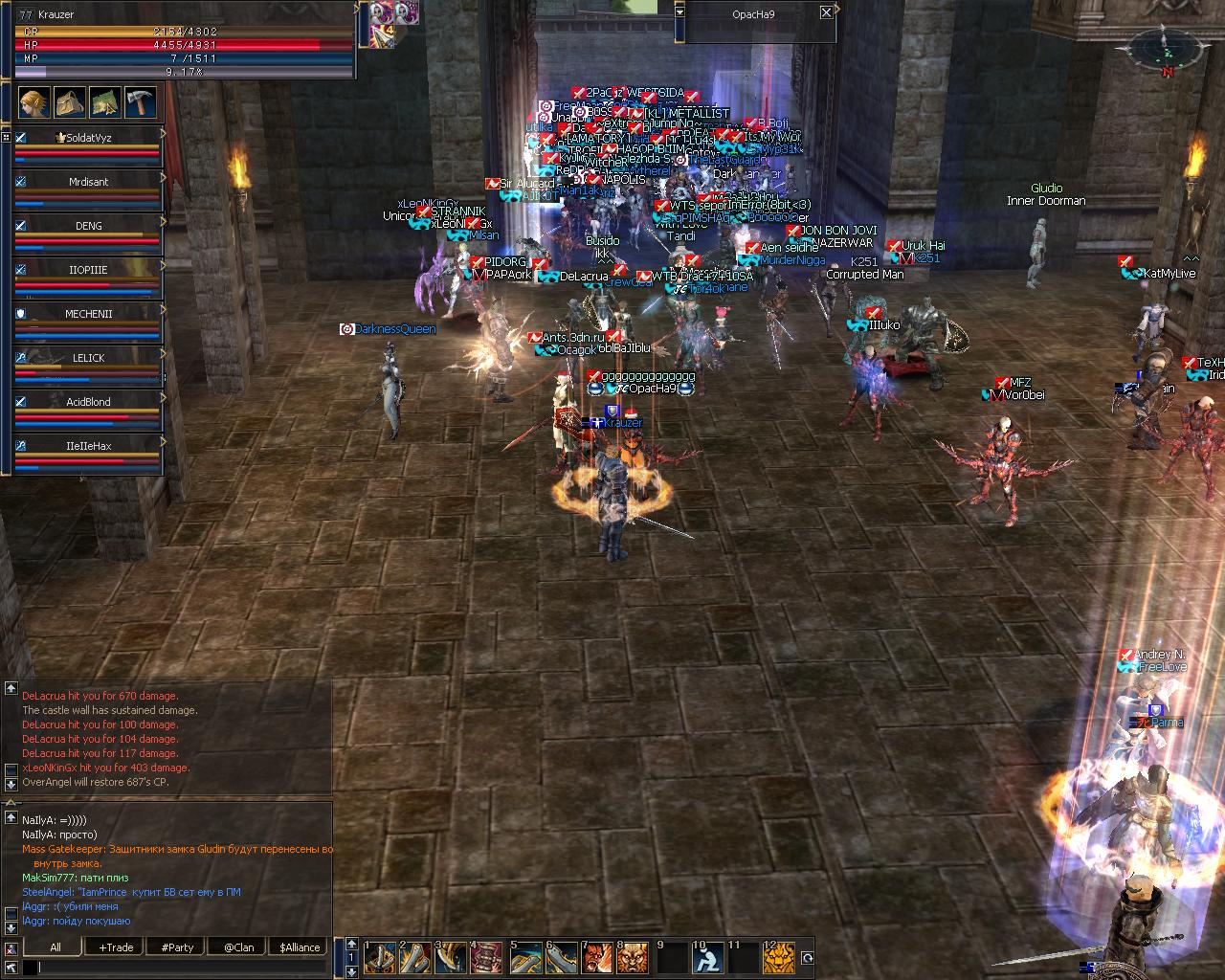Close the OpacHa9 target window
Viewport: 1225px width, 980px height.
(x=827, y=12)
